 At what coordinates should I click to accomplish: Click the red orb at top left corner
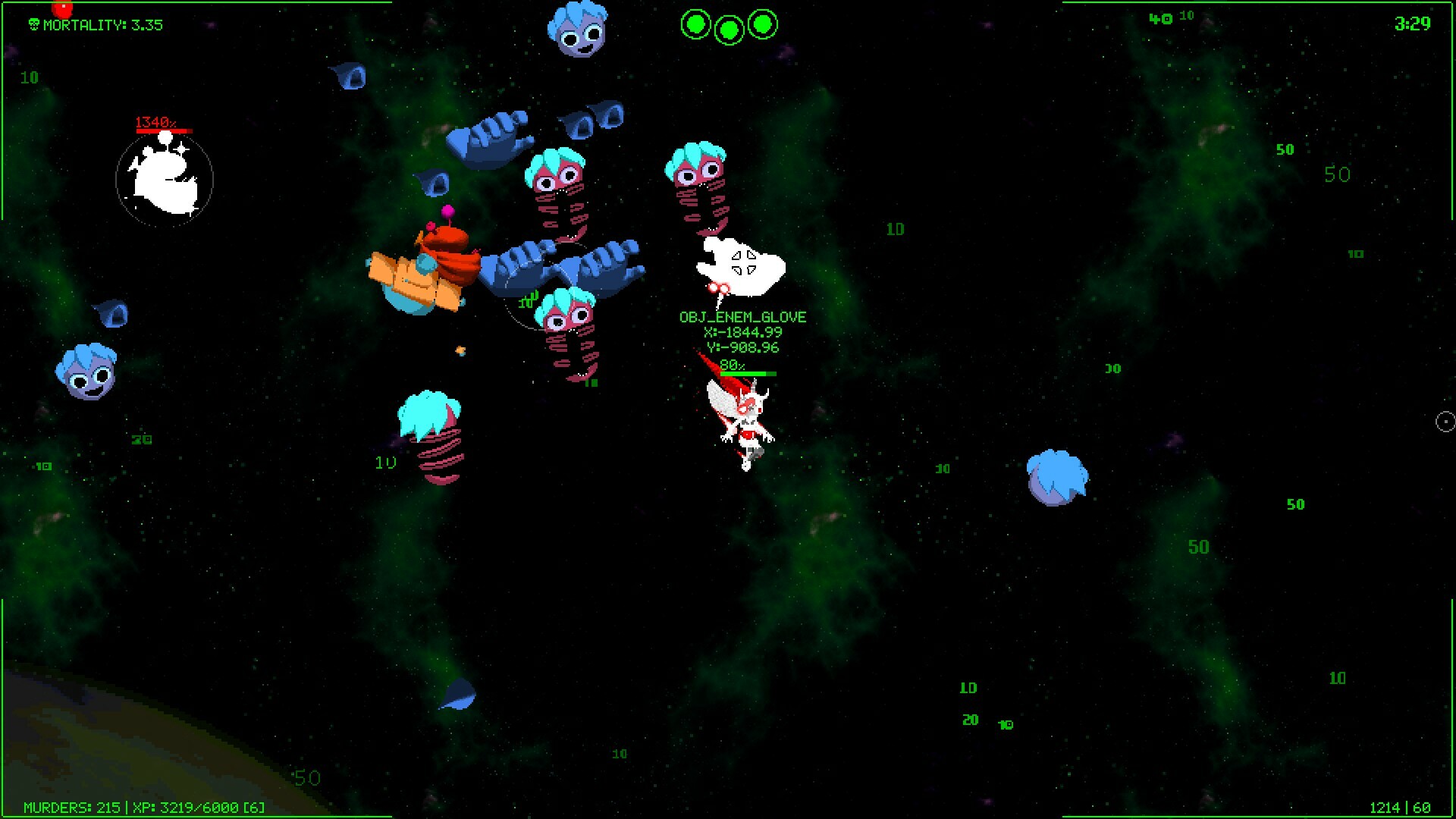pos(61,9)
